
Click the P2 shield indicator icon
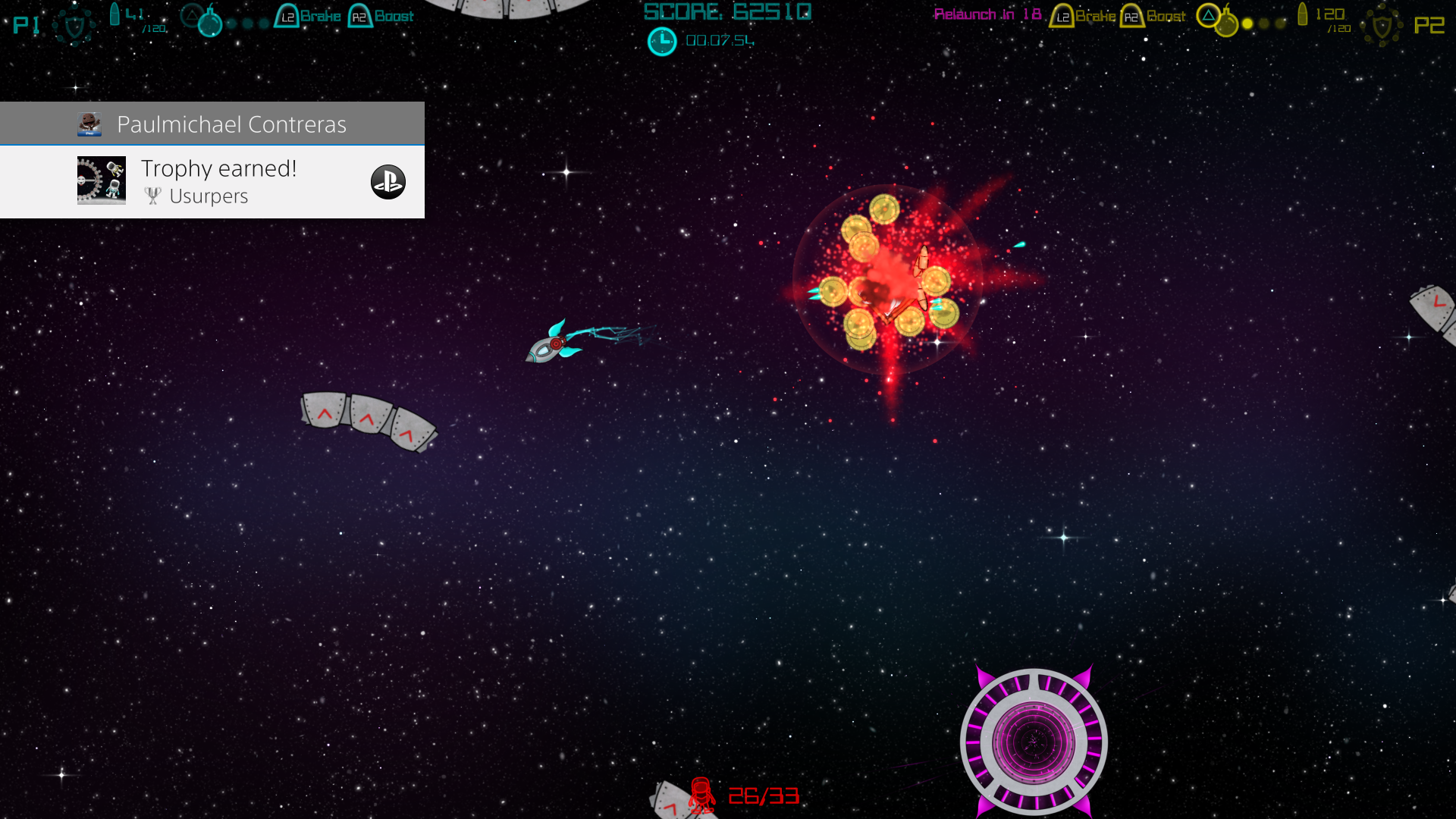pyautogui.click(x=1383, y=24)
